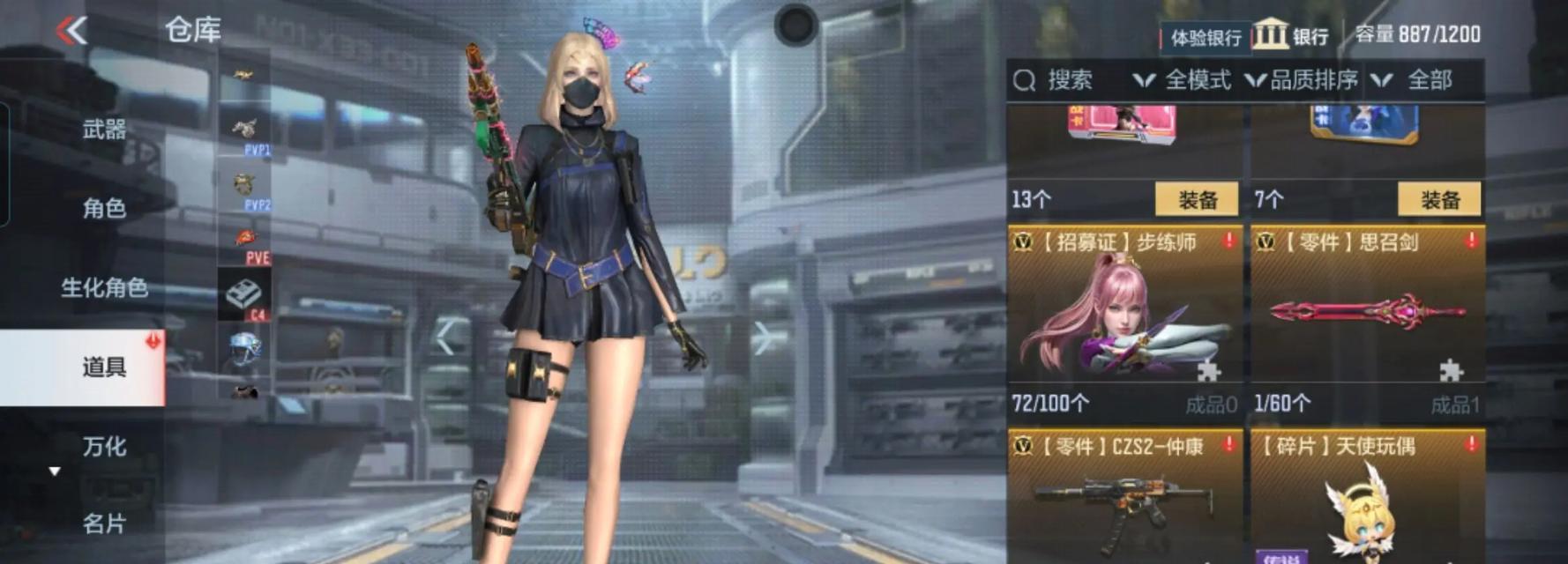
Task: Open the 体验银行 trial bank
Action: [x=1205, y=37]
